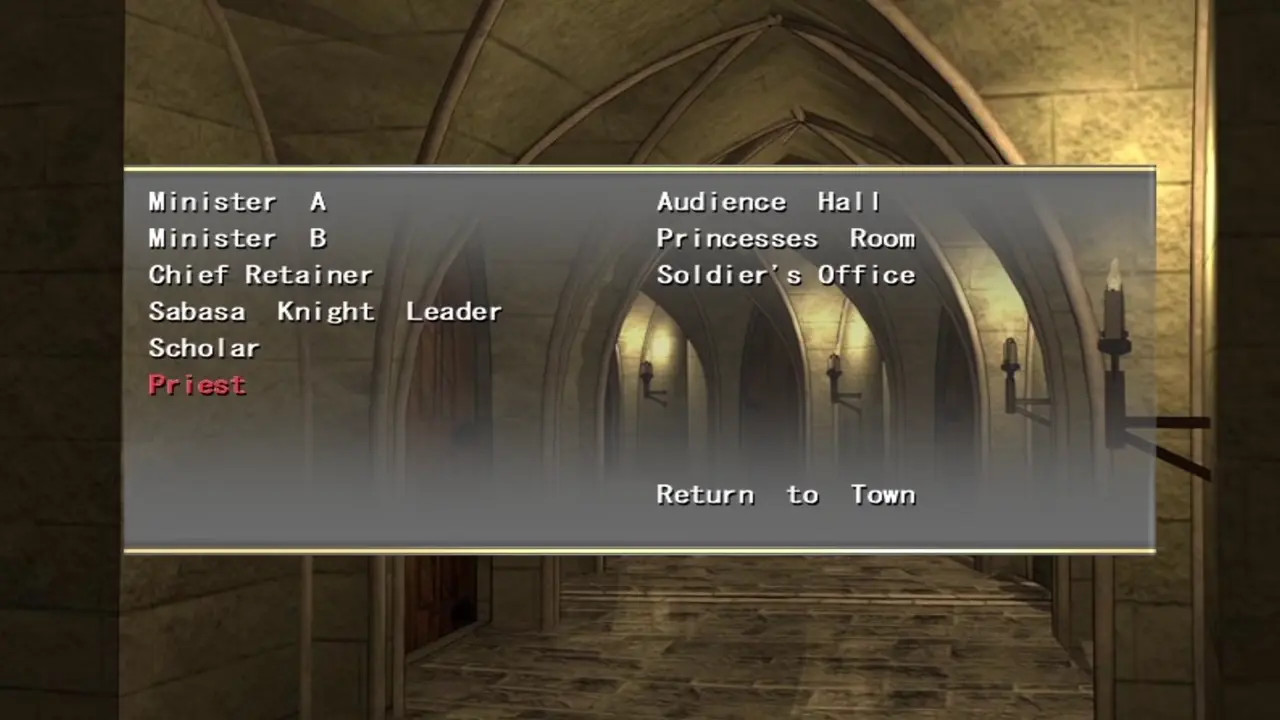
Task: Go to the Audience Hall
Action: (x=768, y=202)
